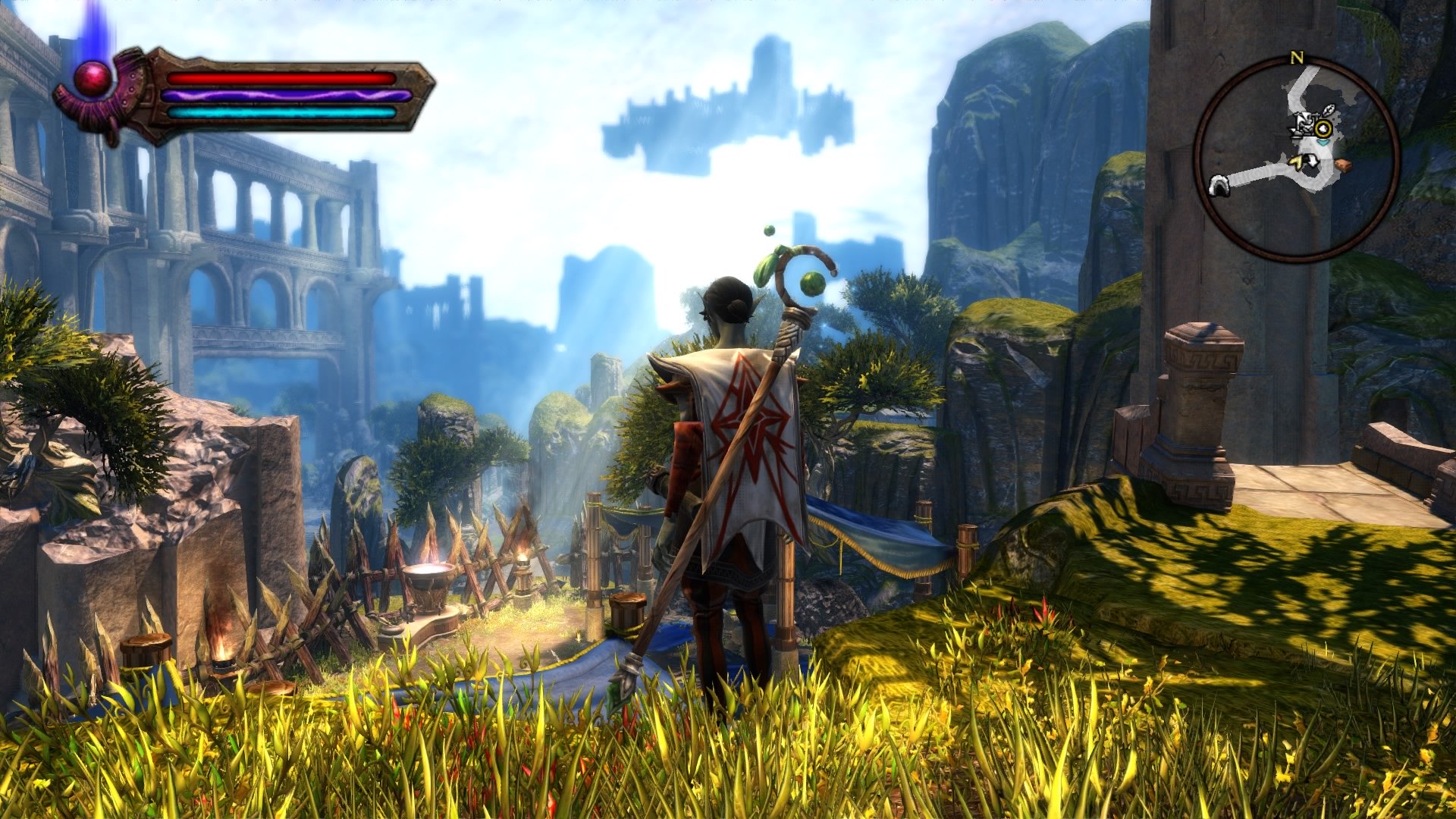Select the orange chest icon on the minimap
Viewport: 1456px width, 819px height.
tap(1344, 165)
